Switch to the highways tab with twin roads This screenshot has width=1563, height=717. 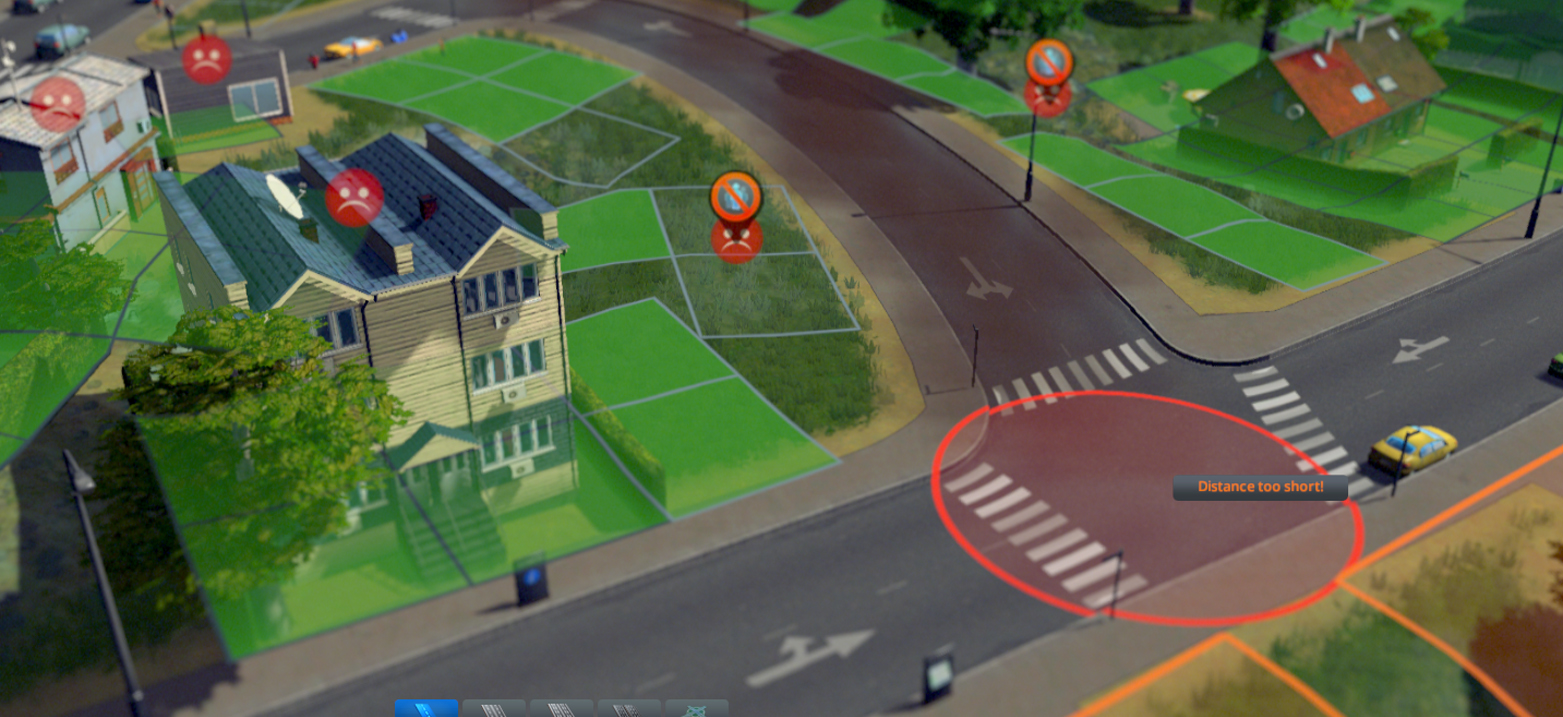628,709
